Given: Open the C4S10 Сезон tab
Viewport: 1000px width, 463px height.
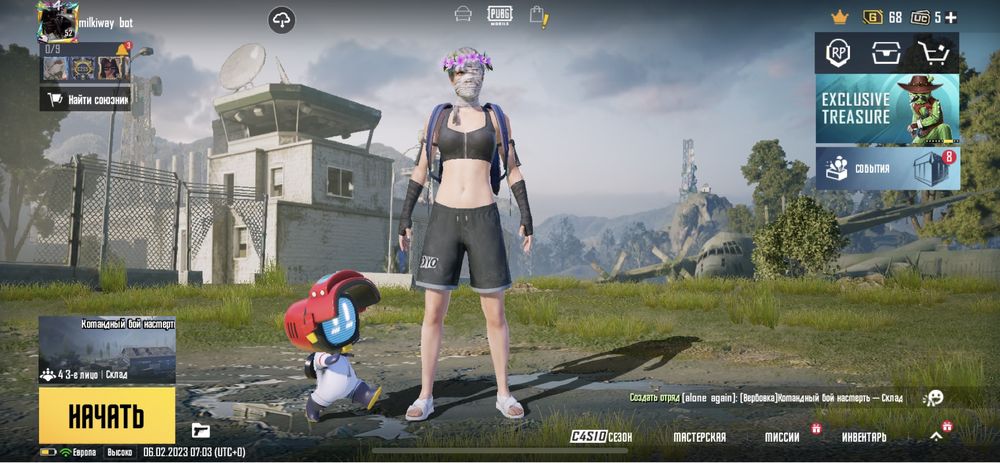Looking at the screenshot, I should (601, 437).
